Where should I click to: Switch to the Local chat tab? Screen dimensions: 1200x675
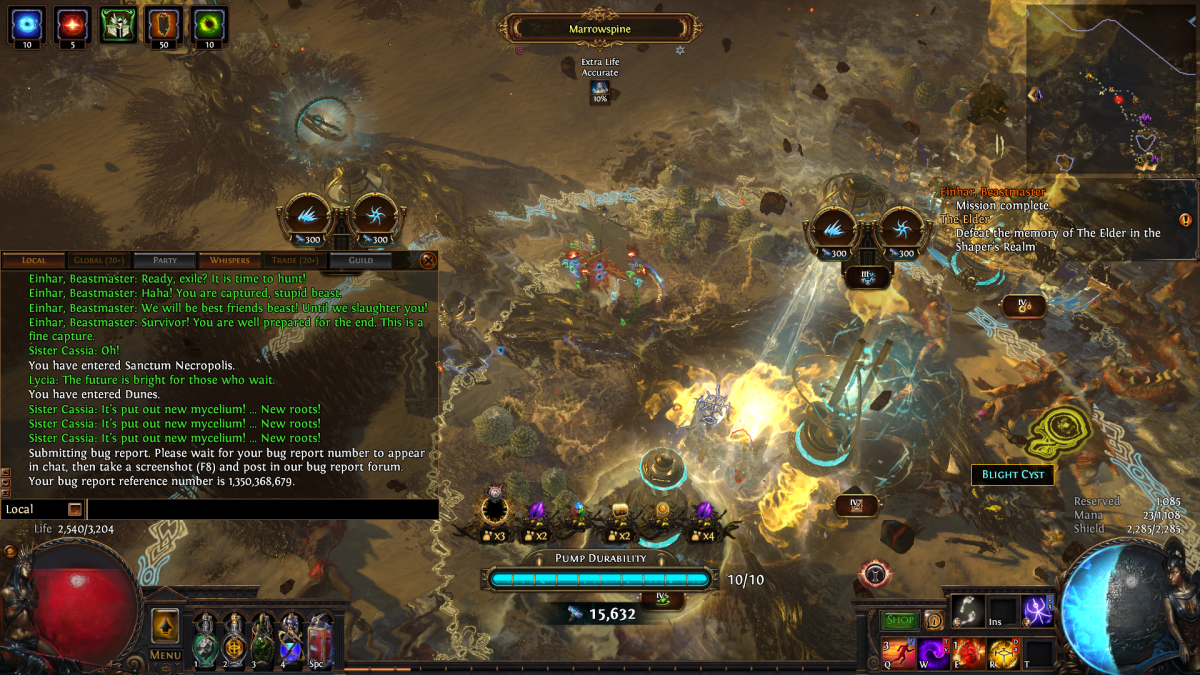click(x=34, y=260)
